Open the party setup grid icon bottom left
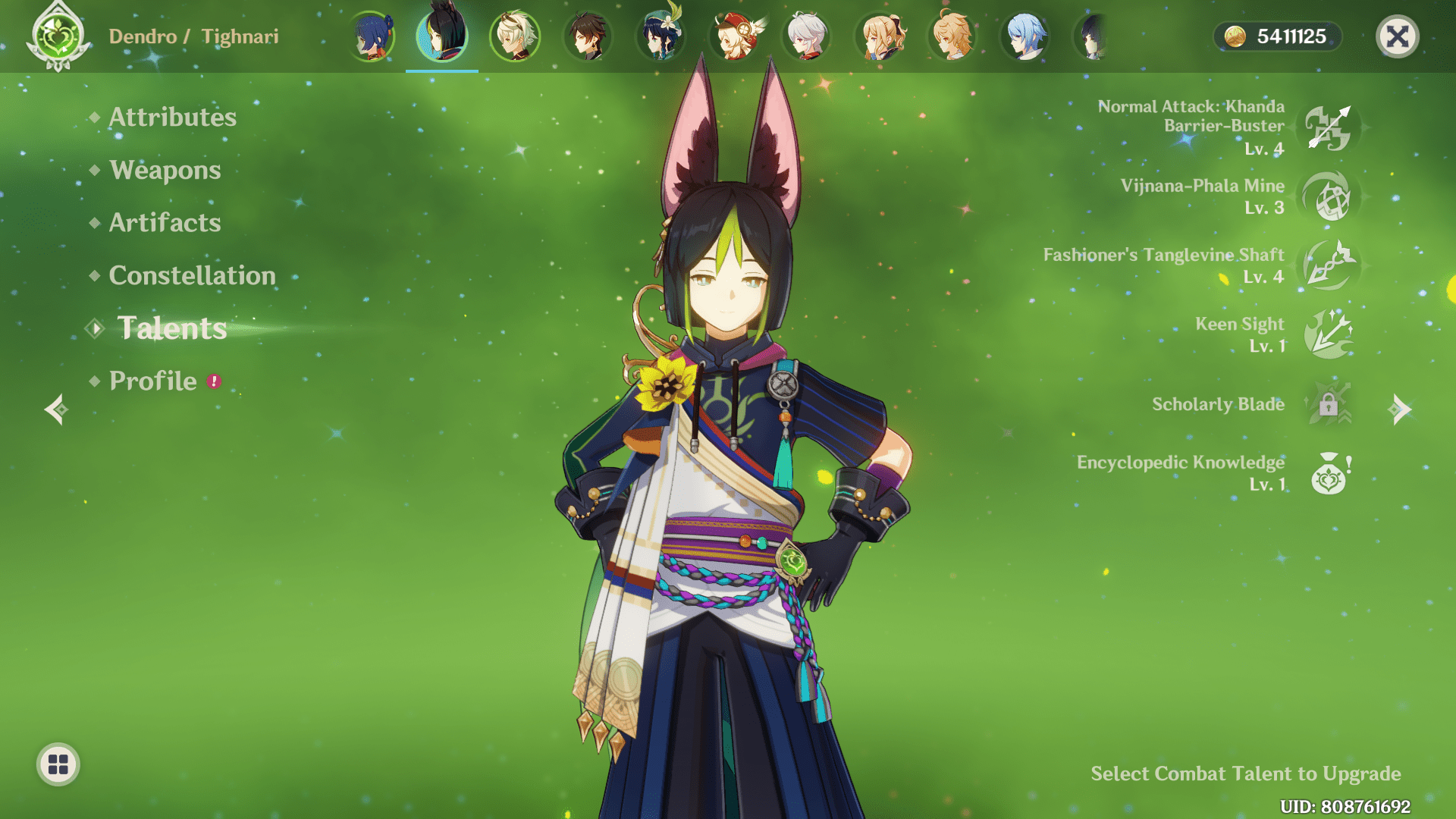 tap(58, 765)
